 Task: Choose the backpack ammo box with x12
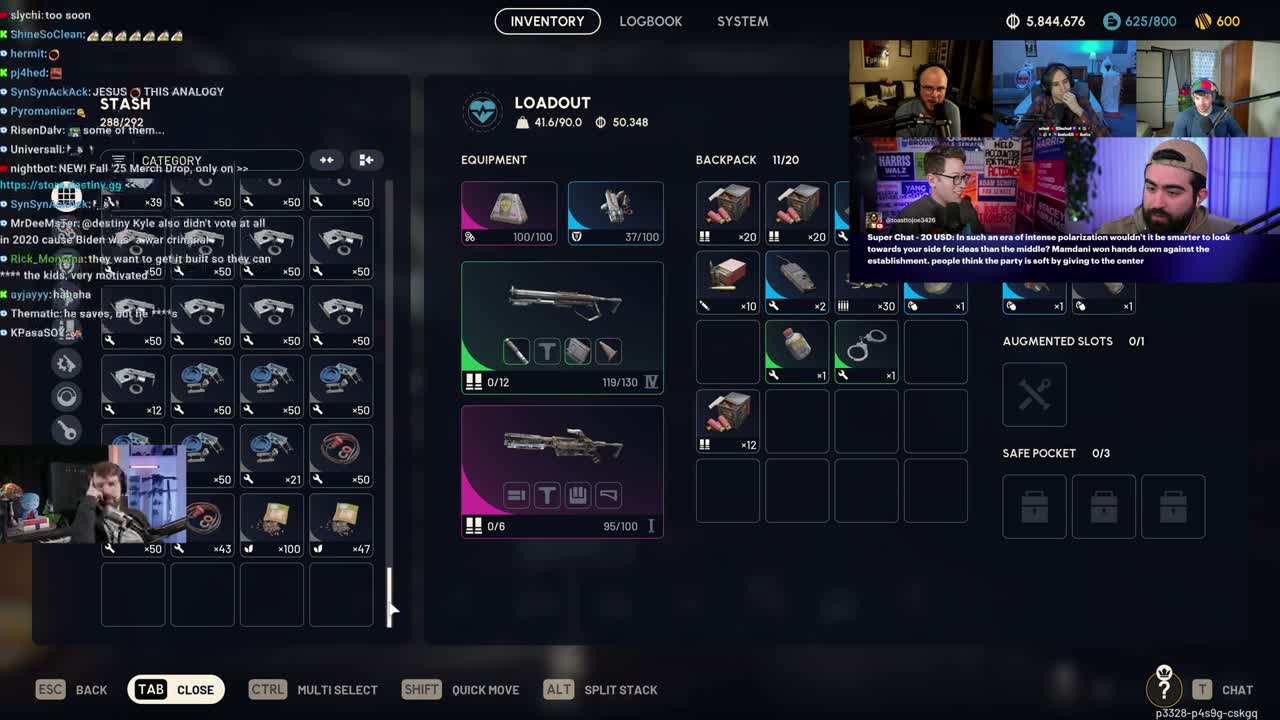[x=727, y=420]
